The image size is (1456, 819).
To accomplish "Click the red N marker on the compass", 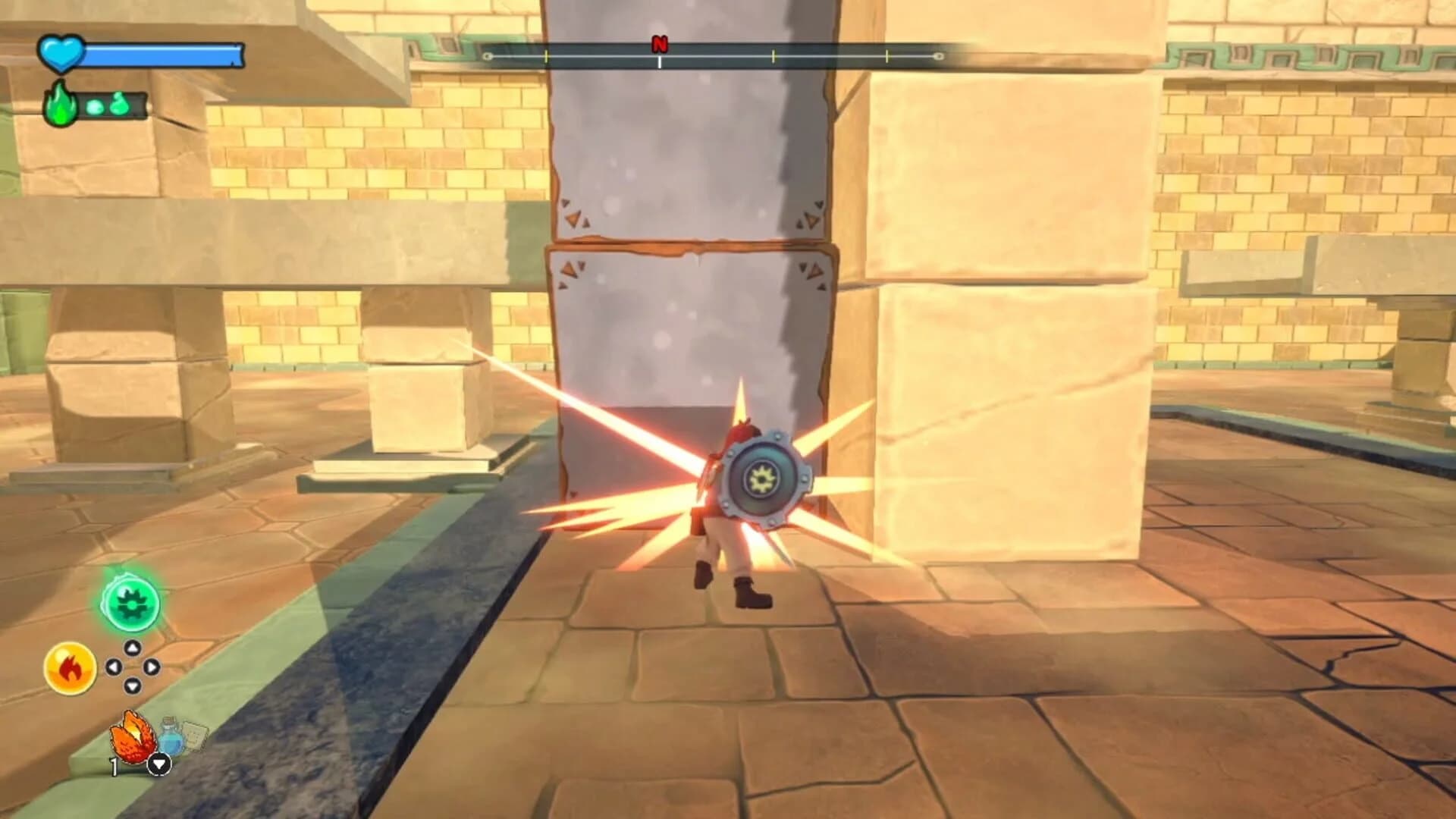I will point(658,44).
